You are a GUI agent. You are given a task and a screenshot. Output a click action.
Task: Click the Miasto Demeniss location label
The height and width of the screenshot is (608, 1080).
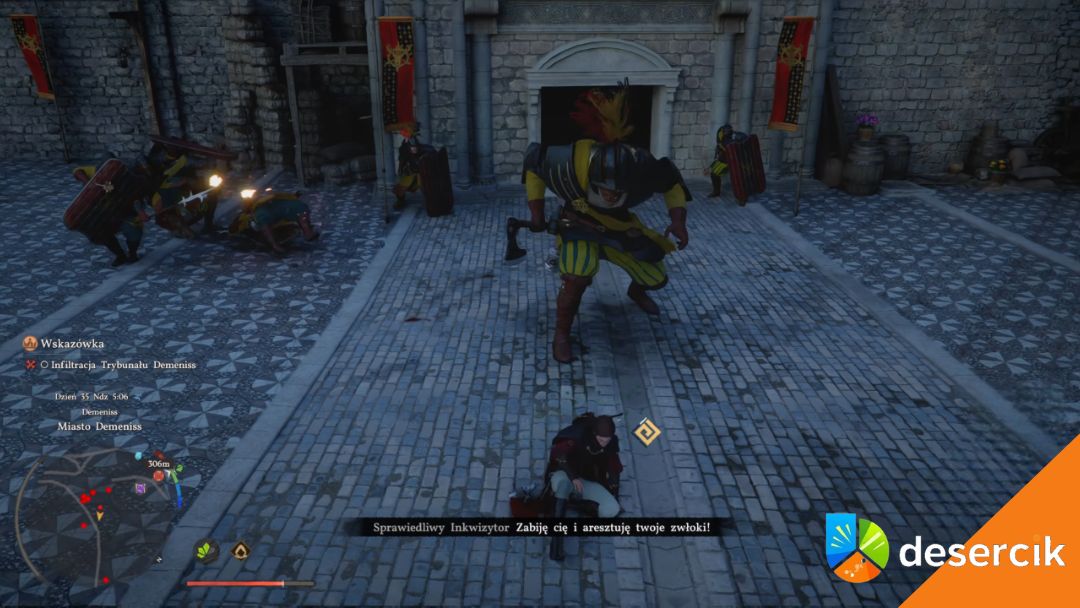click(x=100, y=426)
